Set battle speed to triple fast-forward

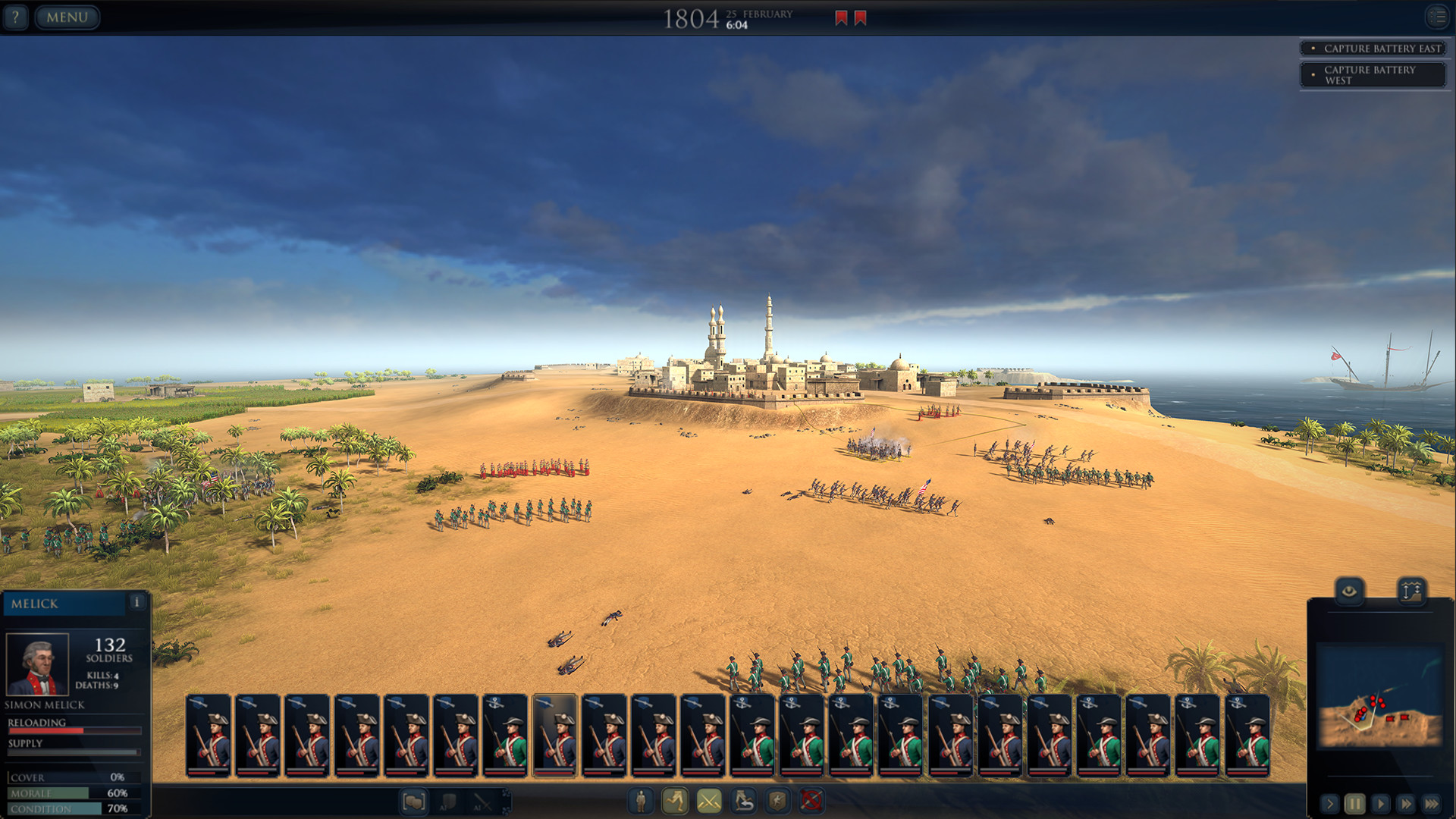(x=1432, y=803)
